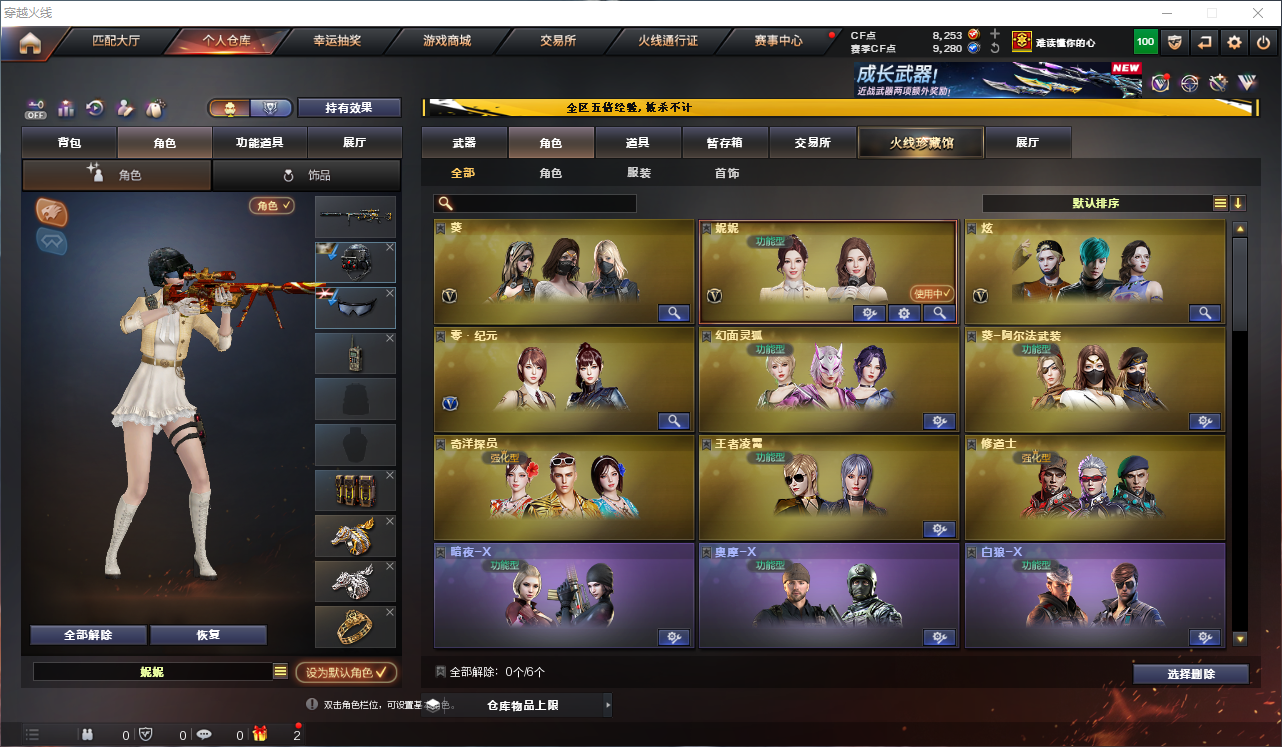The image size is (1282, 747).
Task: Open the dog-tag icon in the left toolbar
Action: point(153,107)
